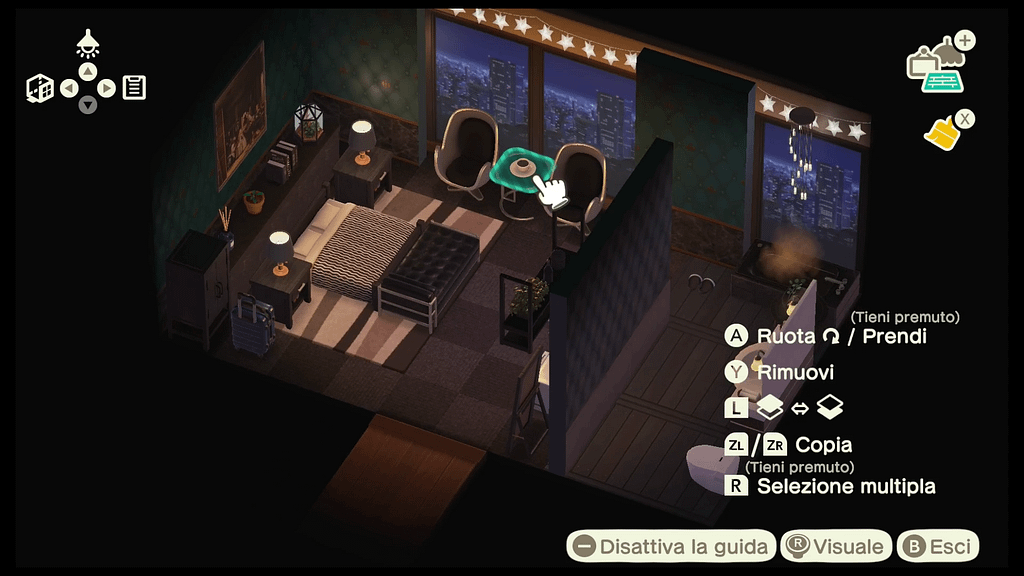The image size is (1024, 576).
Task: Select the Rimuovi option
Action: click(x=781, y=373)
